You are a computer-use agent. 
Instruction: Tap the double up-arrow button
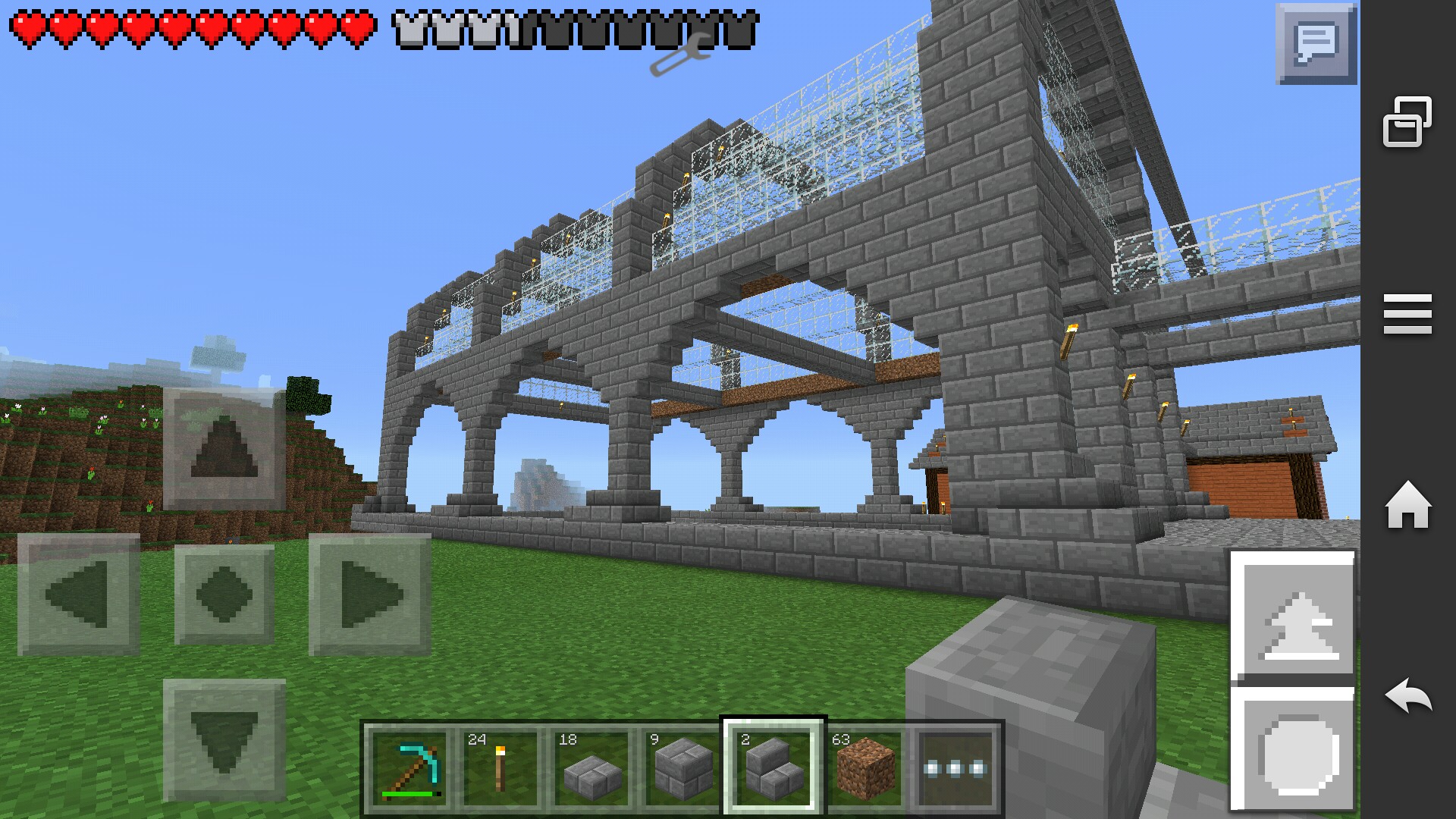1293,616
